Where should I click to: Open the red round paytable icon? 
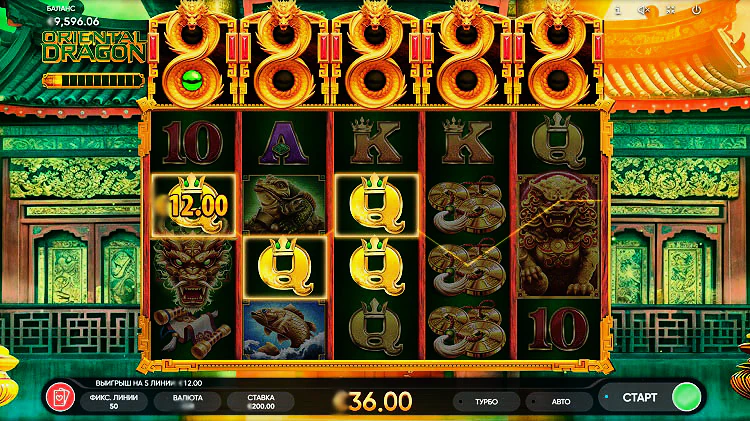pyautogui.click(x=61, y=398)
